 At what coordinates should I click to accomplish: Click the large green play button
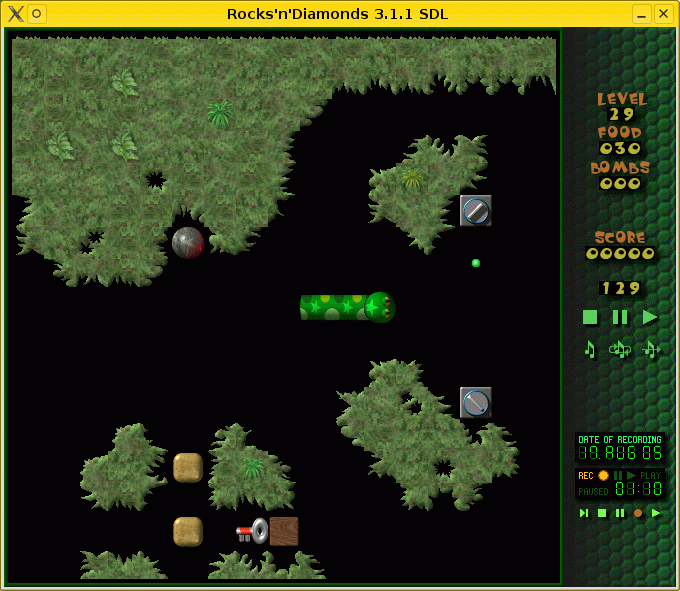click(650, 317)
